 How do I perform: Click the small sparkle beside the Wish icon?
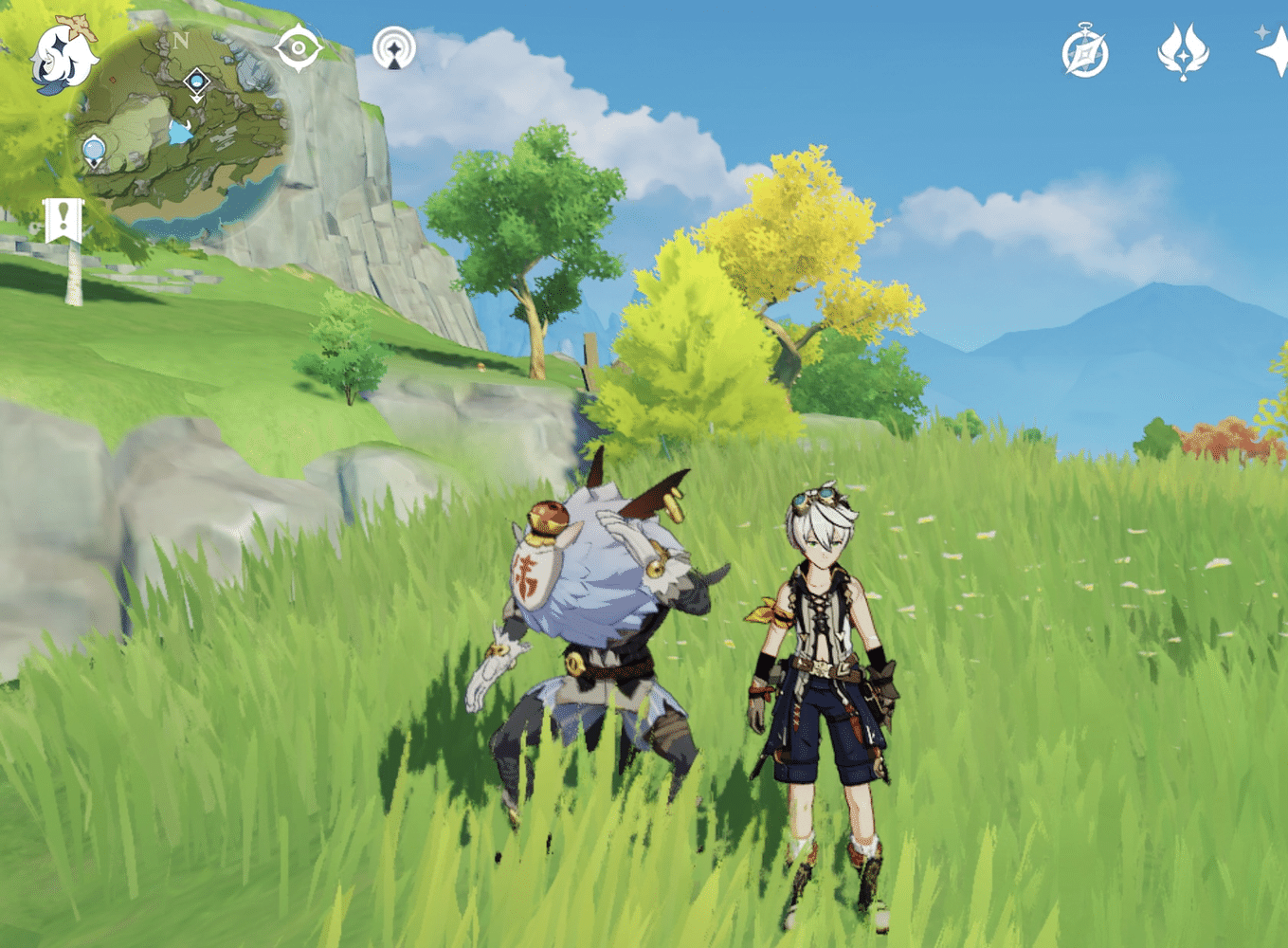(1261, 32)
